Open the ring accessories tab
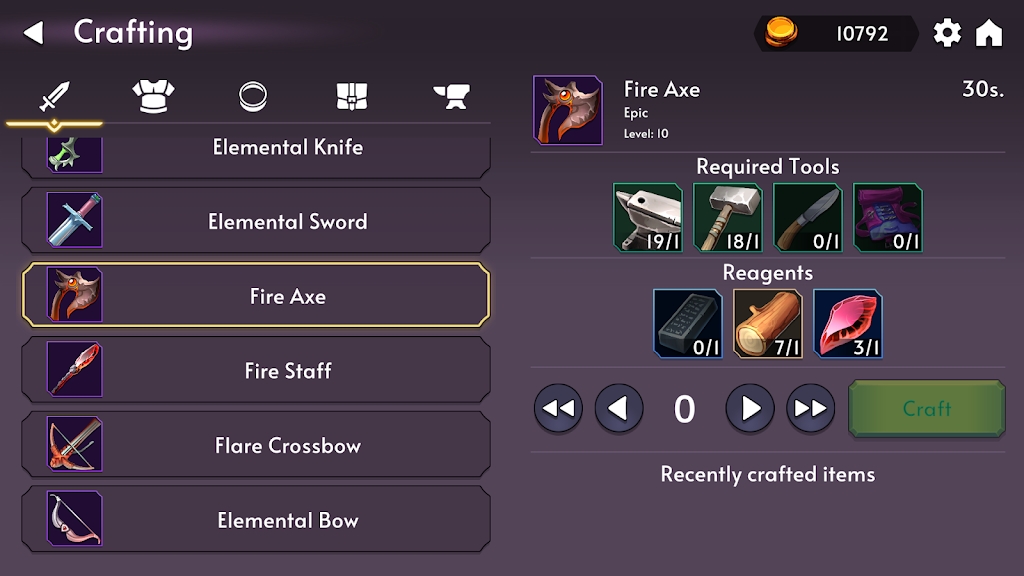Image resolution: width=1024 pixels, height=576 pixels. coord(253,96)
